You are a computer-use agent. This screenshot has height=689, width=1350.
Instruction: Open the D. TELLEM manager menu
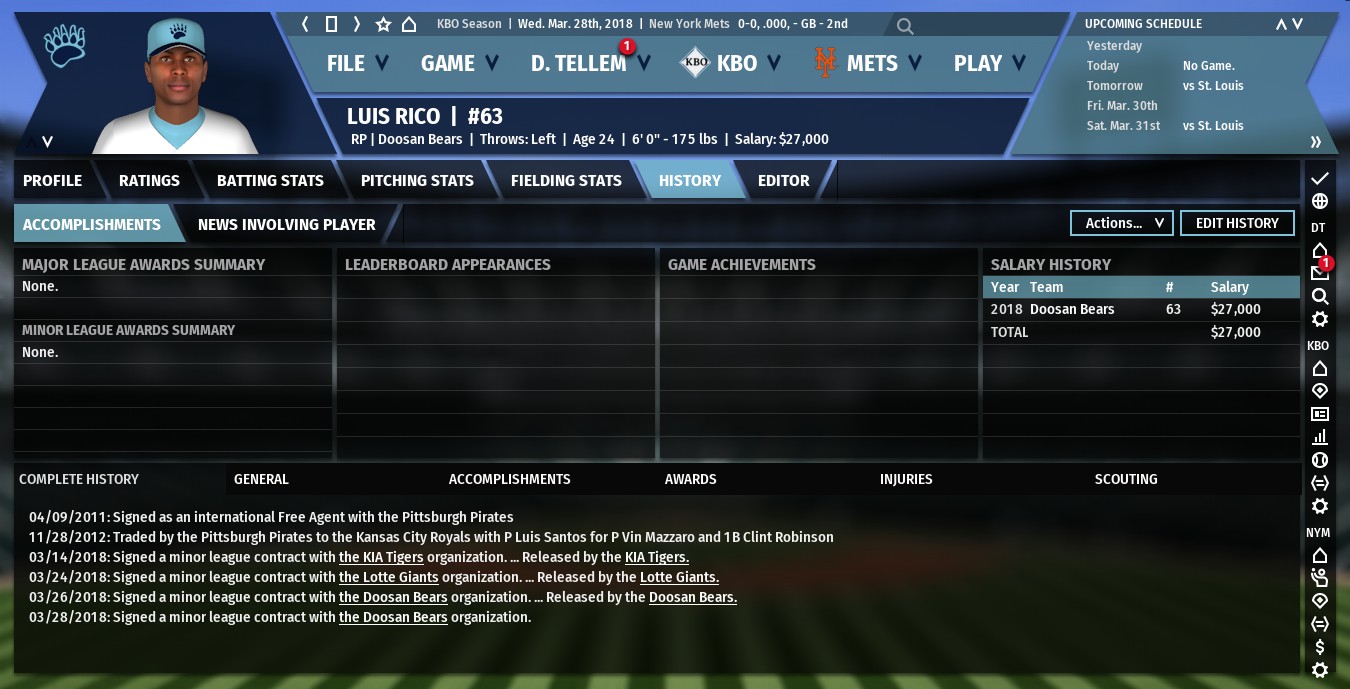[589, 64]
